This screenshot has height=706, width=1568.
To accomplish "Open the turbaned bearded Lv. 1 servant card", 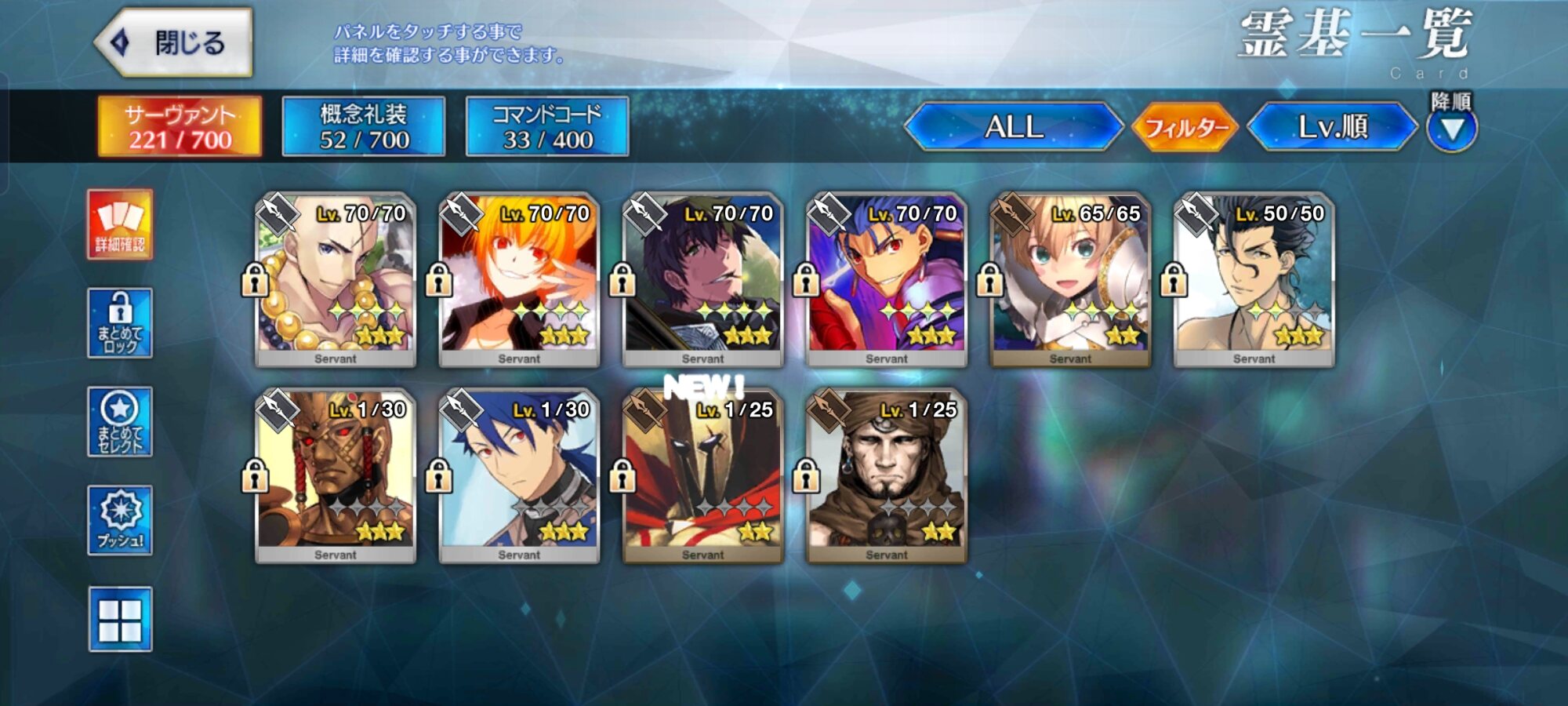I will click(x=887, y=475).
